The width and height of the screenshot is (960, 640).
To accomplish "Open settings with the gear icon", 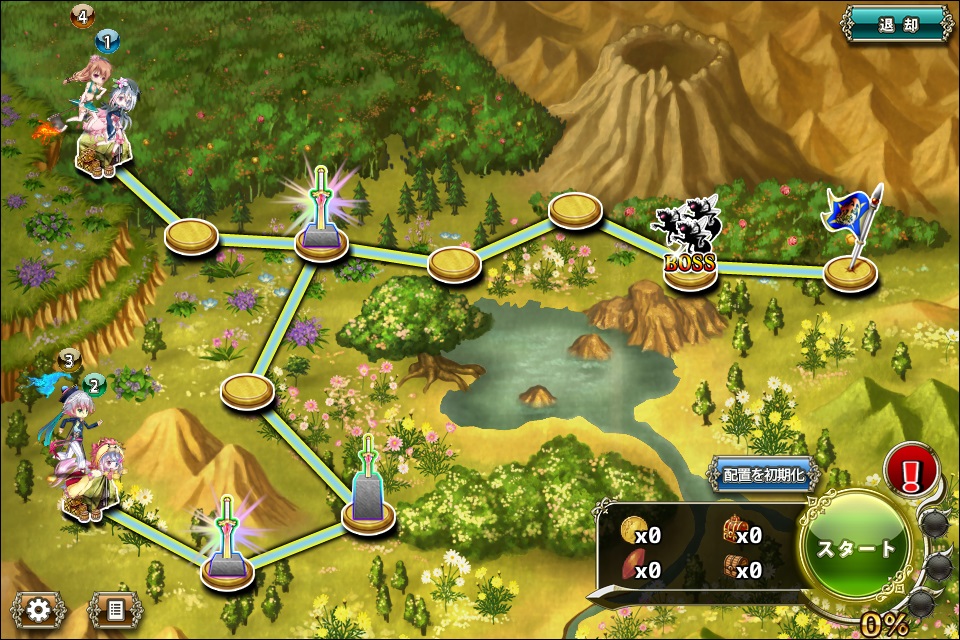I will pos(39,608).
